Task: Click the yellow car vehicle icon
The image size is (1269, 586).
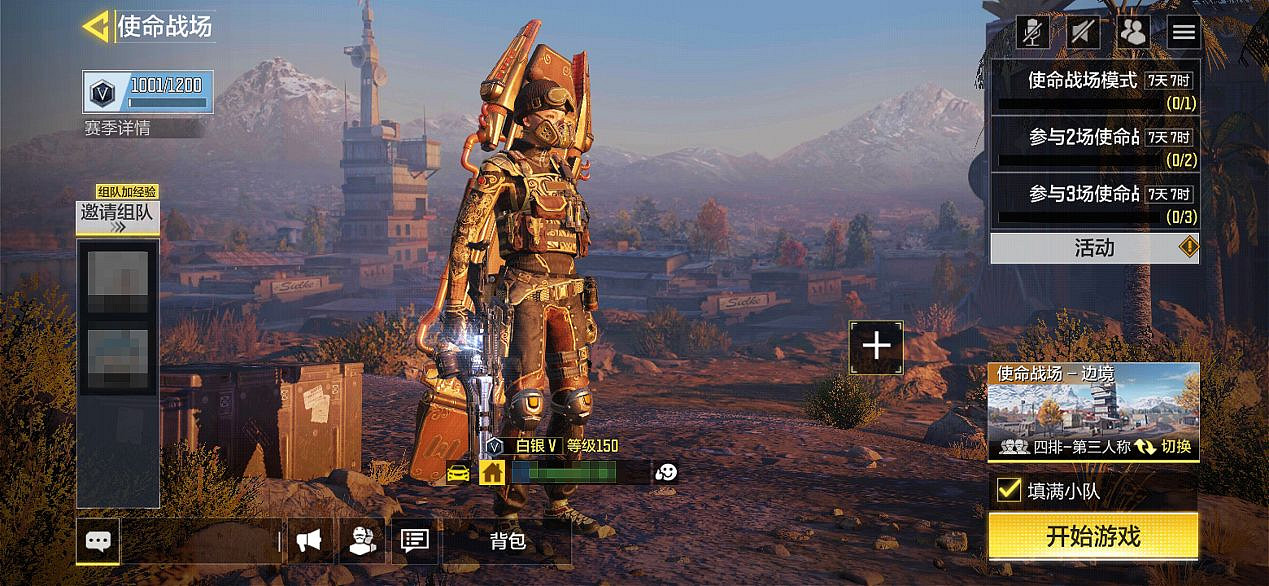Action: pyautogui.click(x=459, y=472)
